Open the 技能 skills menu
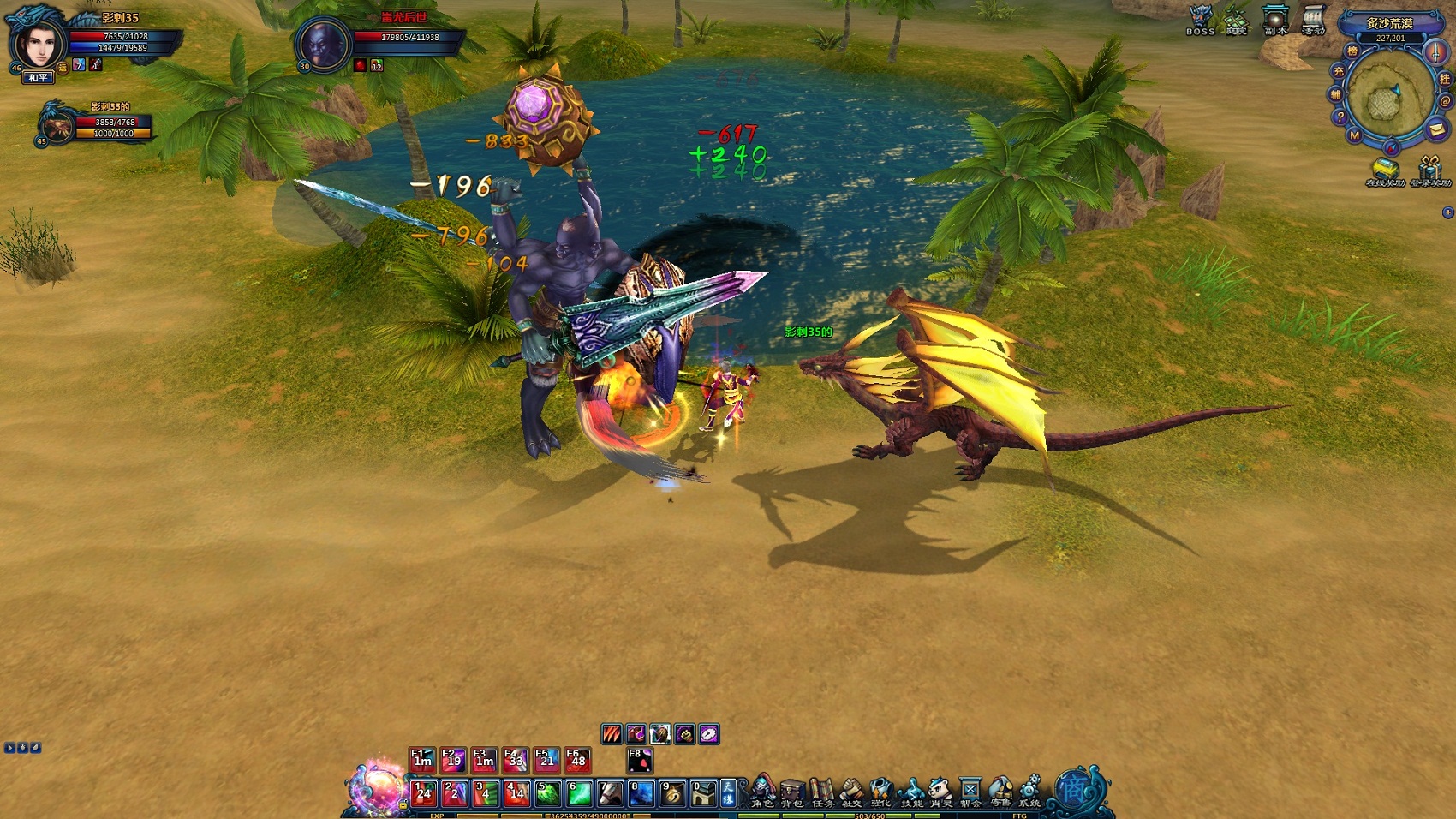The height and width of the screenshot is (819, 1456). [x=911, y=792]
